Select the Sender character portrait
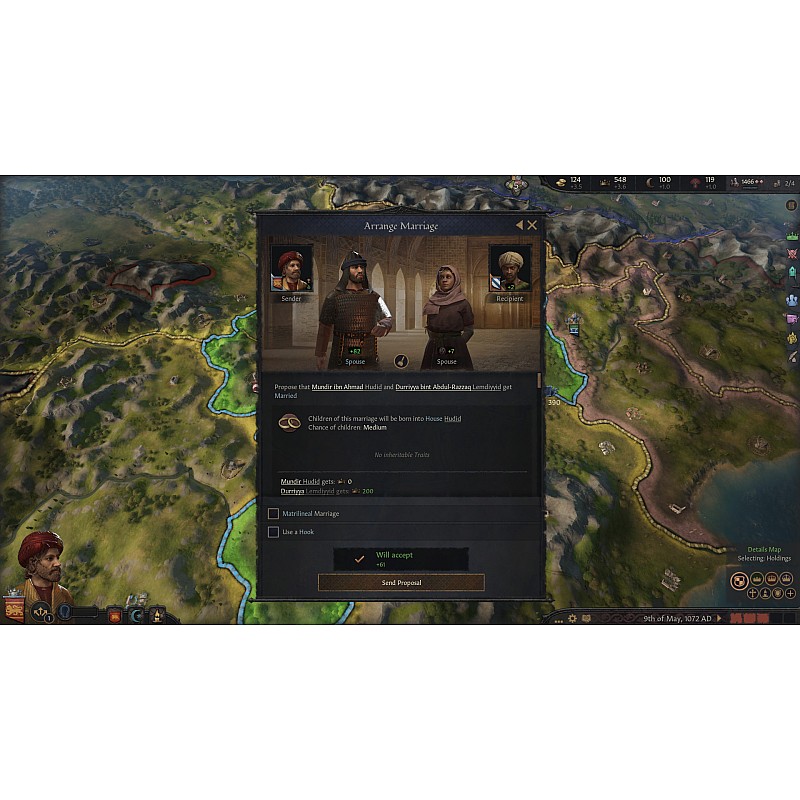The width and height of the screenshot is (800, 800). [291, 268]
